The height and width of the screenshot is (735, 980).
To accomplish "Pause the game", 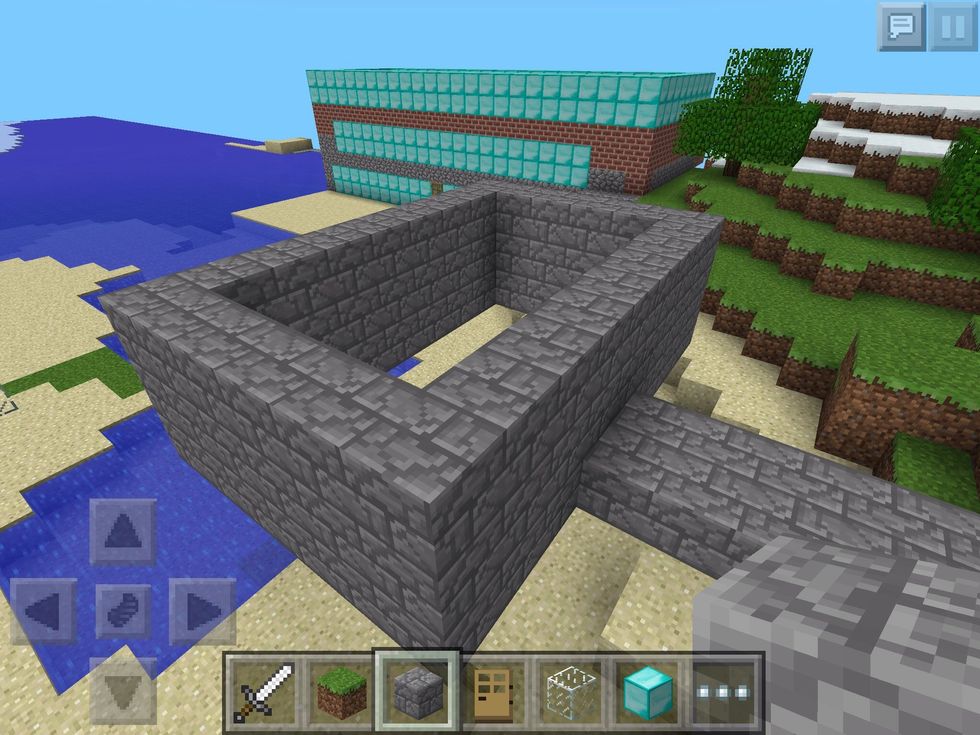I will click(952, 27).
